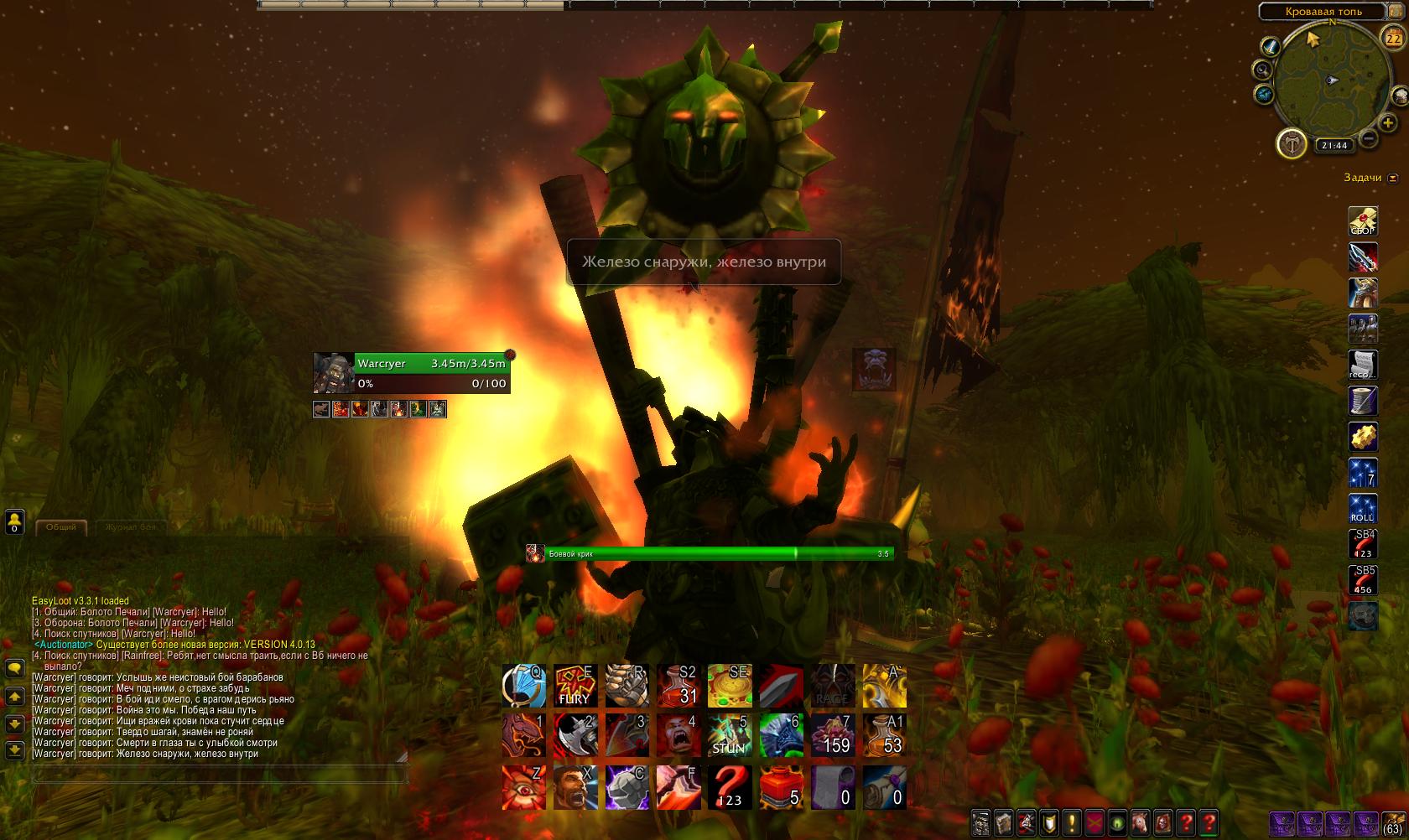1409x840 pixels.
Task: Activate the red eye ability
Action: click(524, 787)
